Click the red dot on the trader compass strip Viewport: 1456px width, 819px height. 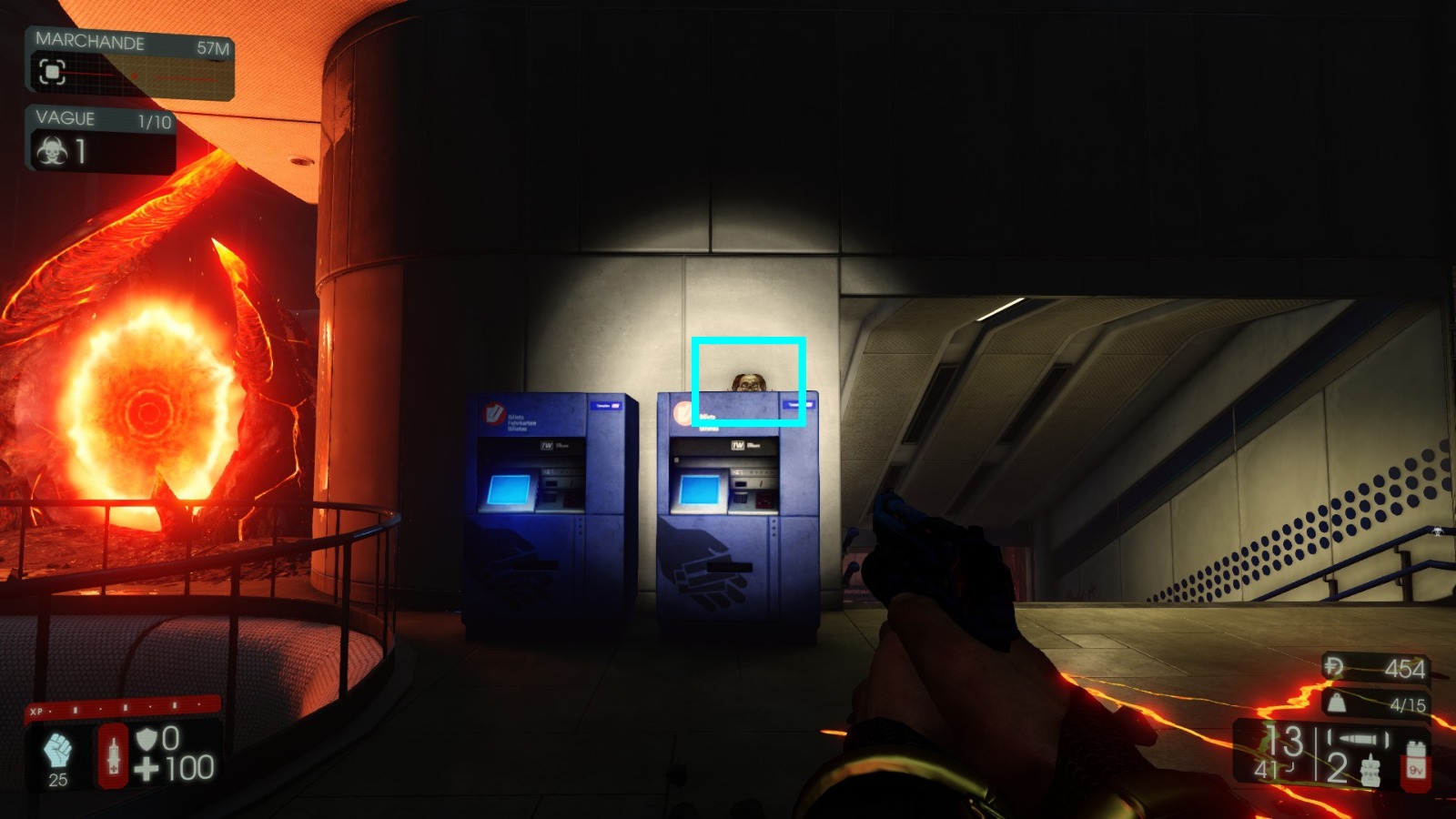click(x=135, y=76)
